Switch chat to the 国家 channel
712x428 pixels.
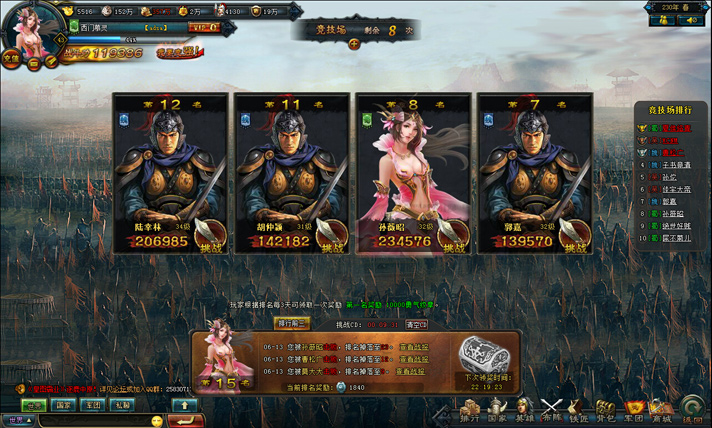click(x=63, y=405)
